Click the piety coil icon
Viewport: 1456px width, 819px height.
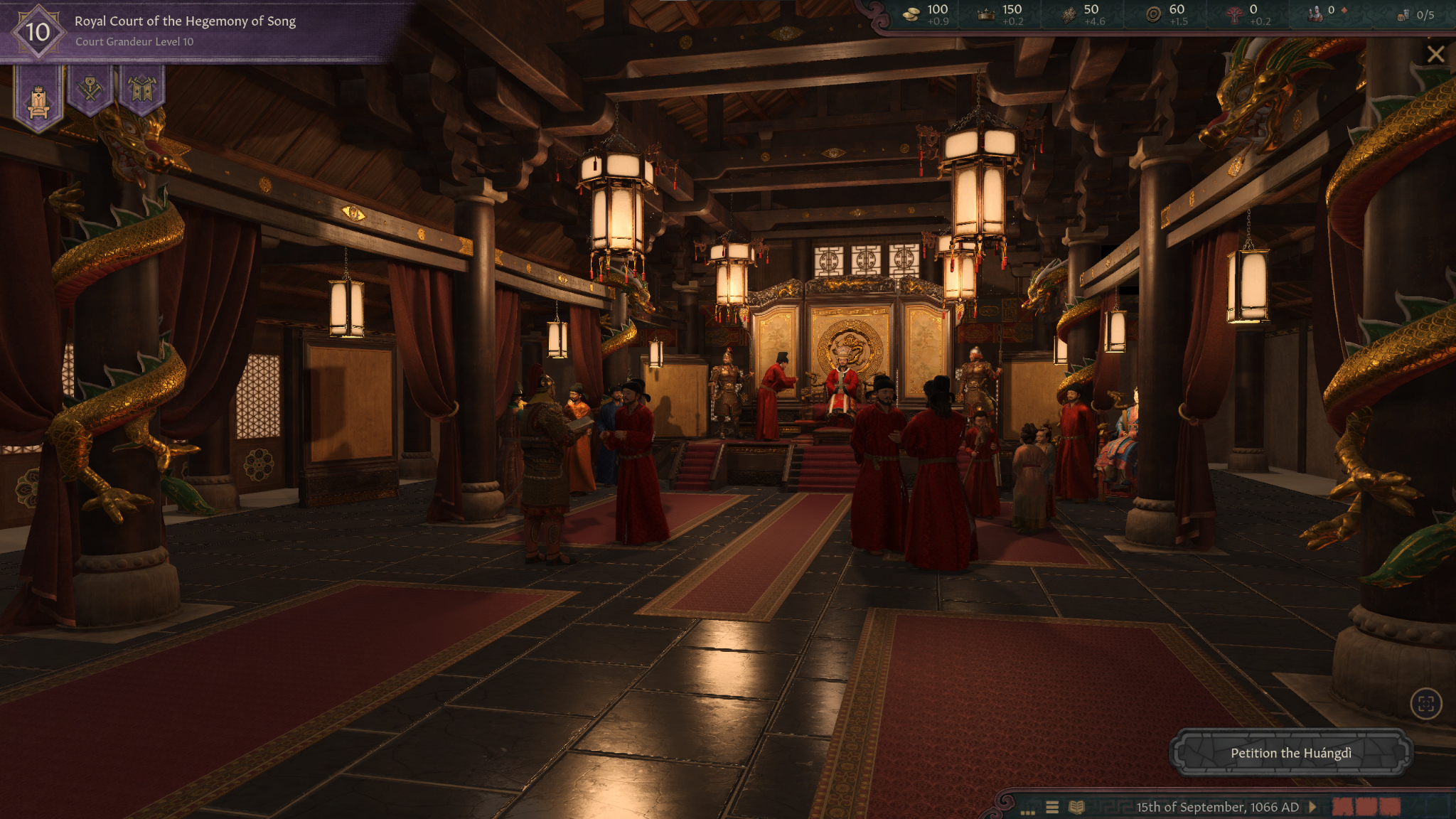1153,13
